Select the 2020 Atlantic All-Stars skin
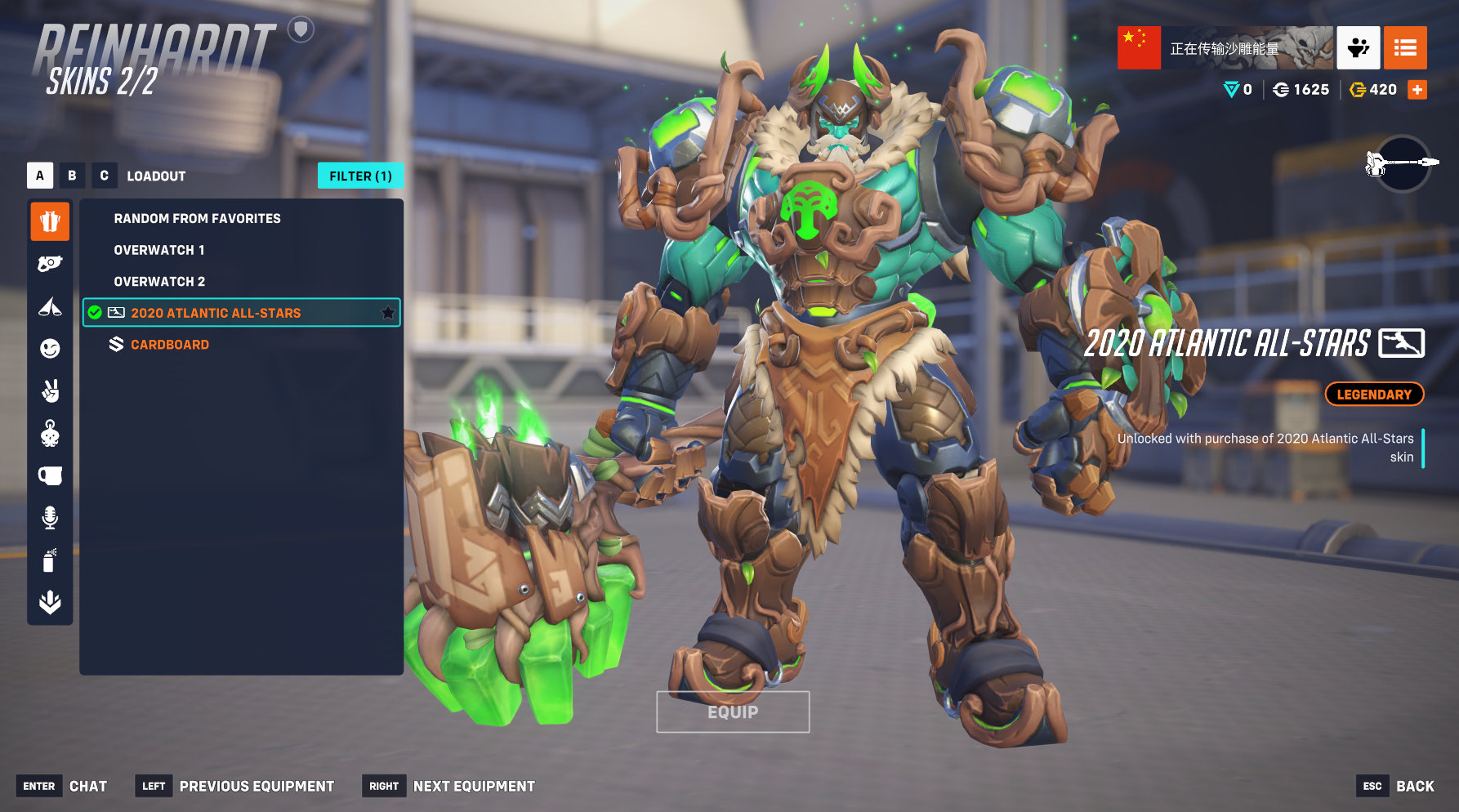The height and width of the screenshot is (812, 1459). tap(216, 313)
